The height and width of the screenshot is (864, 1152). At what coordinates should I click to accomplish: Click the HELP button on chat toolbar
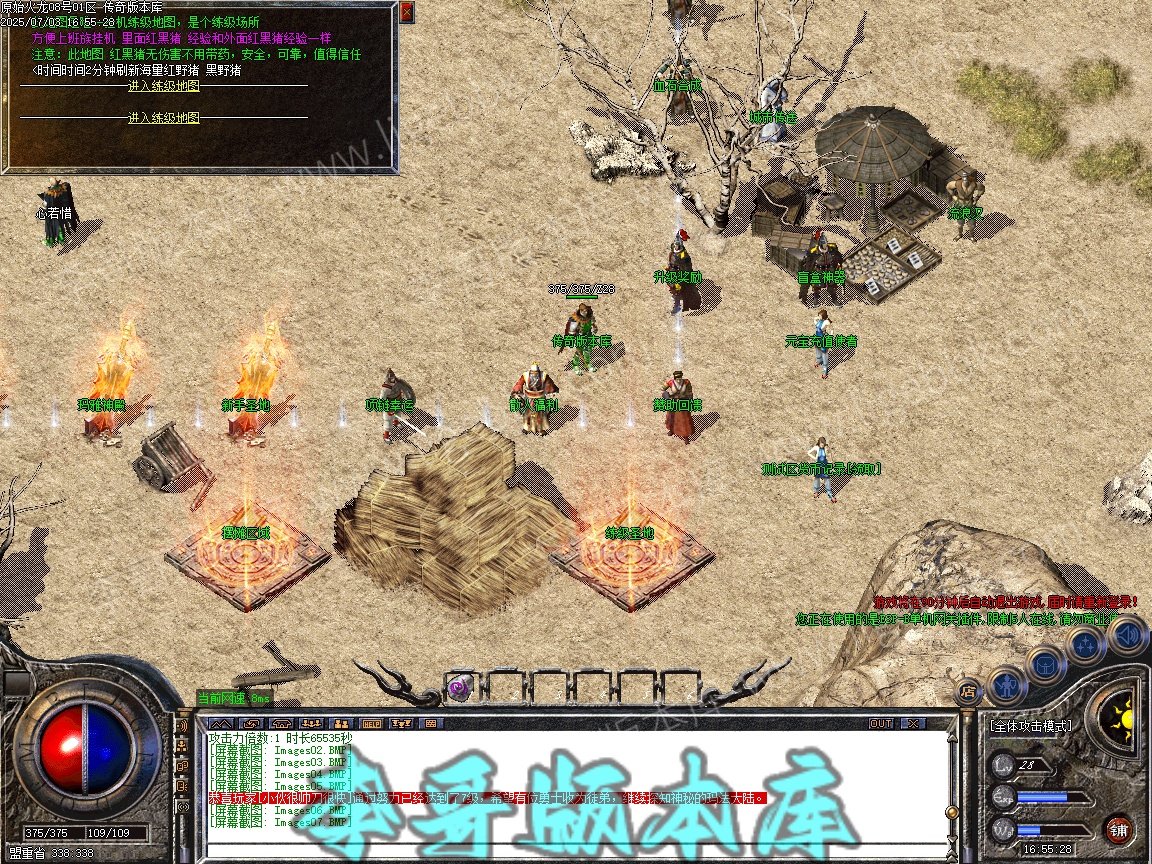pyautogui.click(x=371, y=723)
